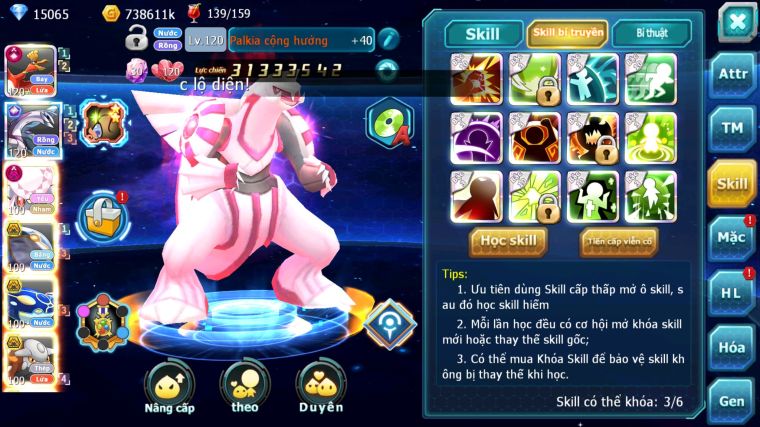The image size is (760, 427).
Task: Switch to the HL side tab
Action: pyautogui.click(x=732, y=292)
